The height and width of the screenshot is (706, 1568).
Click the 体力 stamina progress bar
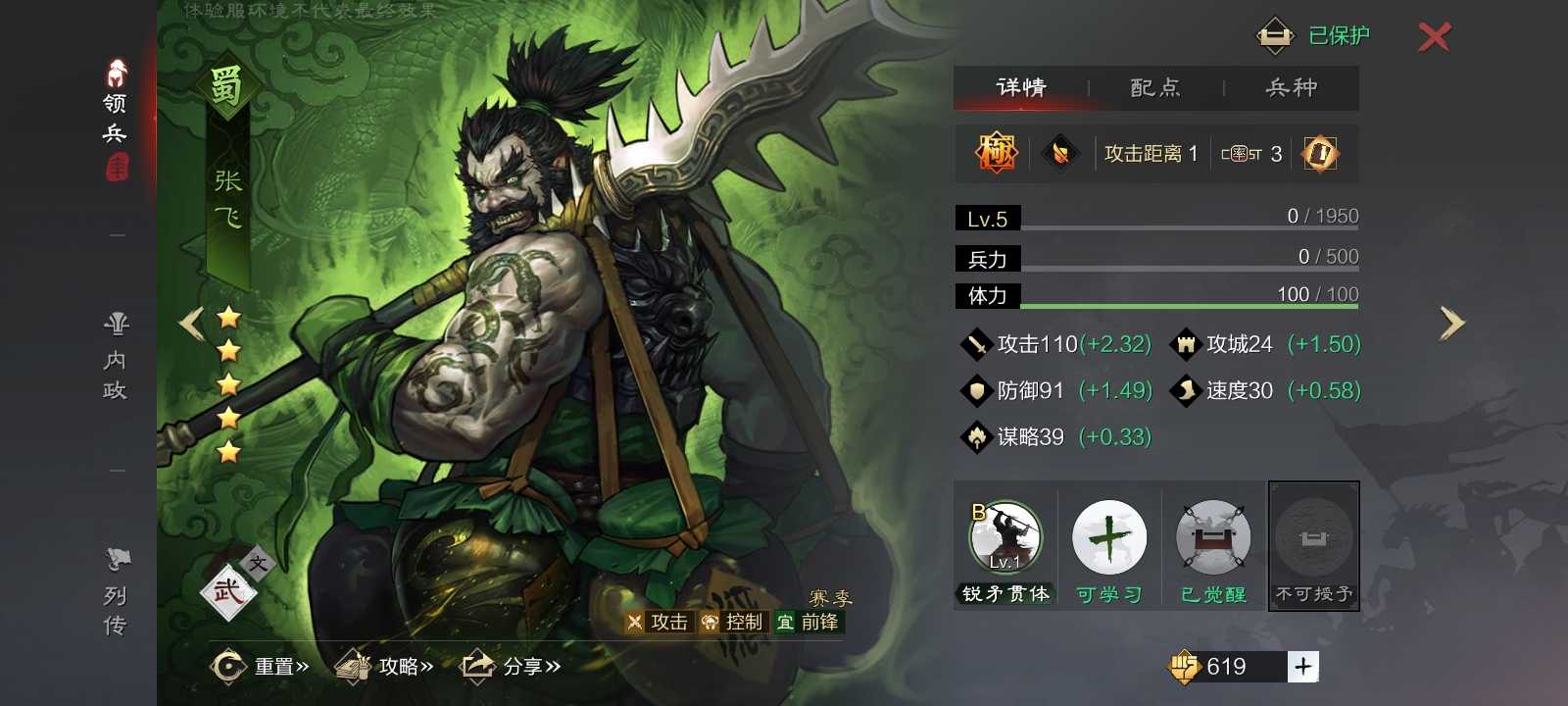pyautogui.click(x=1156, y=295)
